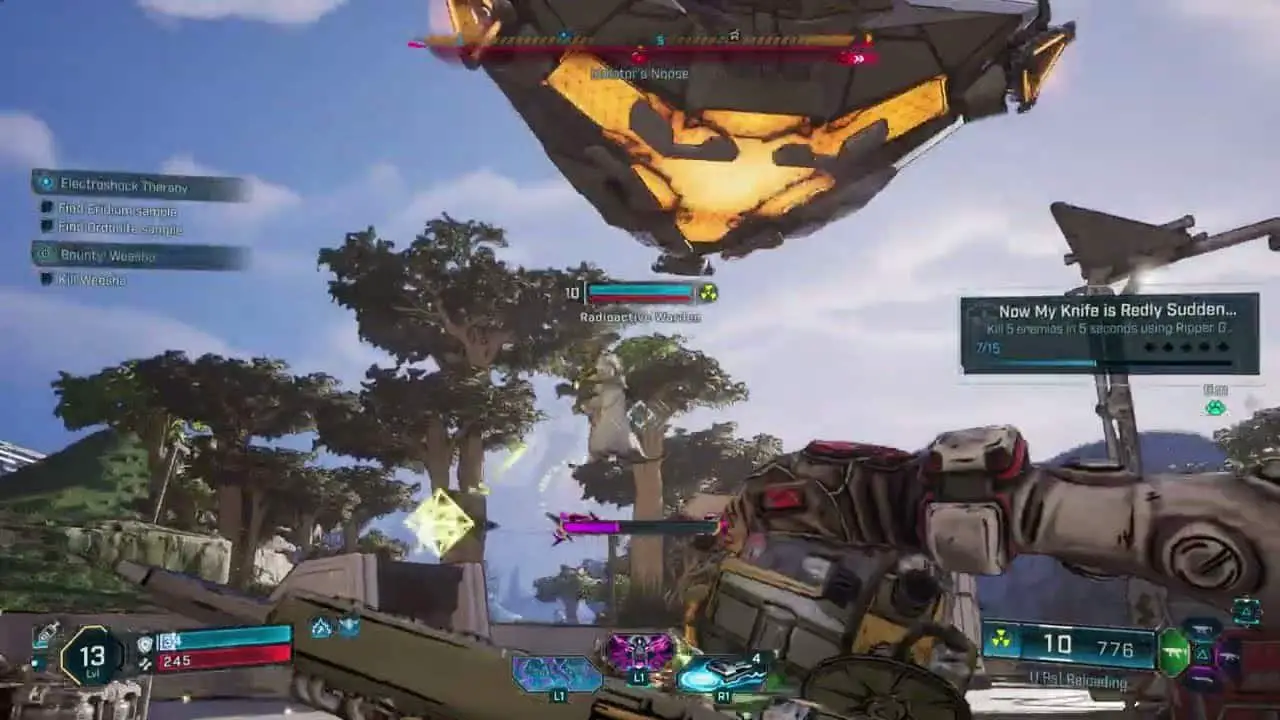Screen dimensions: 1280x720
Task: Select the repkit syringe icon above level
Action: (45, 634)
